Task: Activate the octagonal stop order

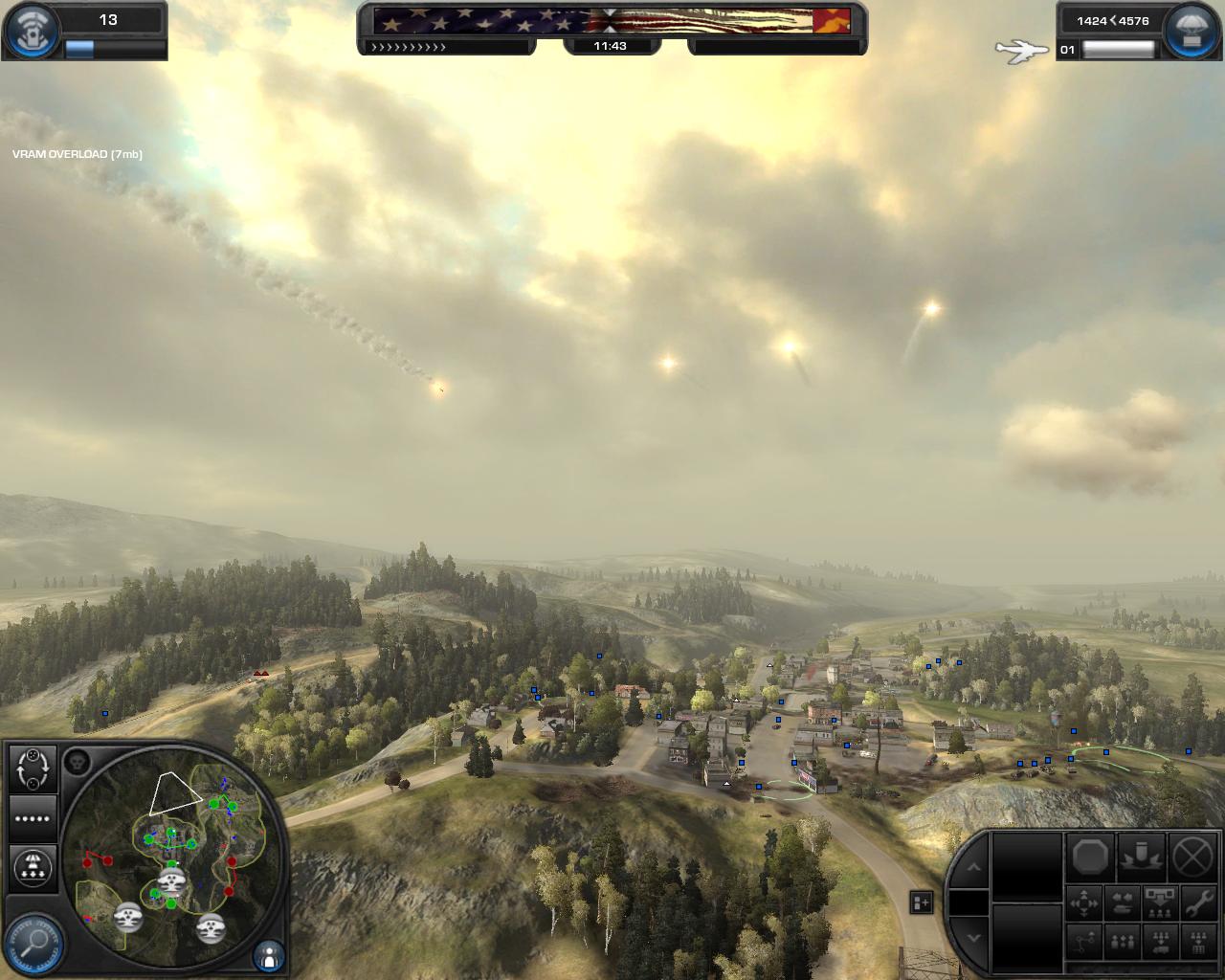Action: coord(1090,856)
